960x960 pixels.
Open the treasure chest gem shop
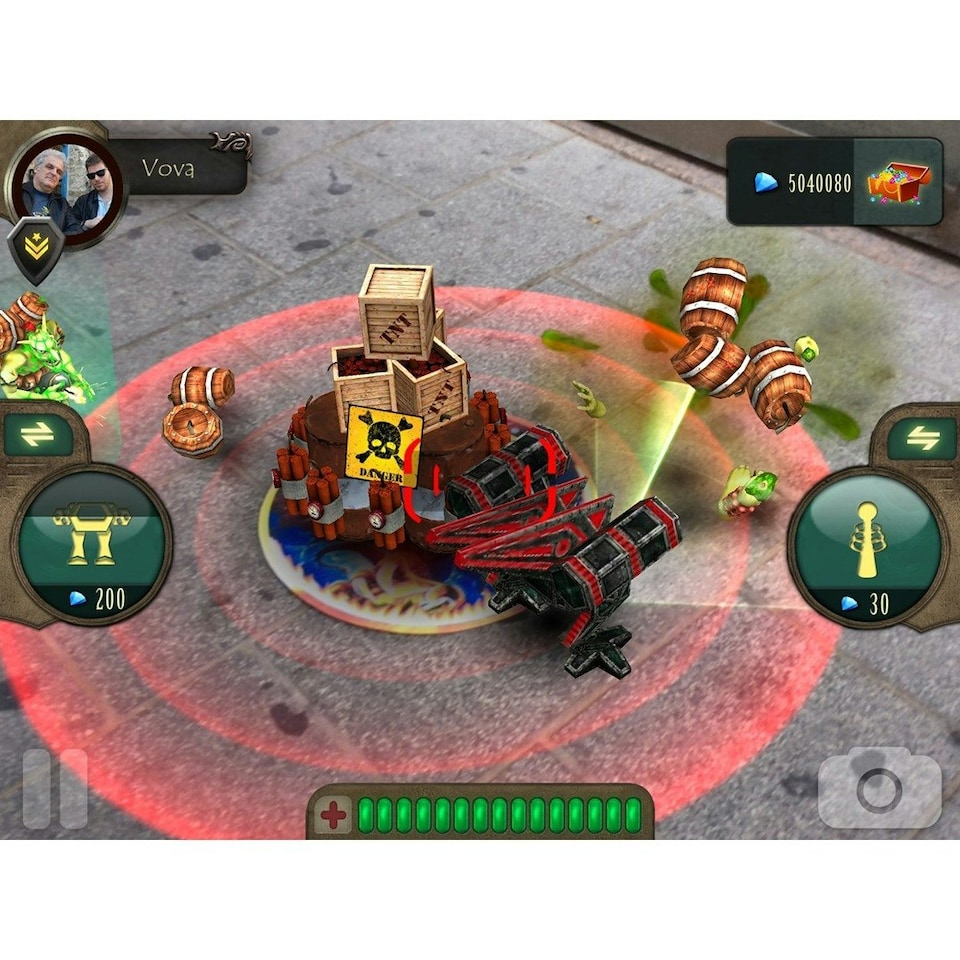[x=898, y=182]
